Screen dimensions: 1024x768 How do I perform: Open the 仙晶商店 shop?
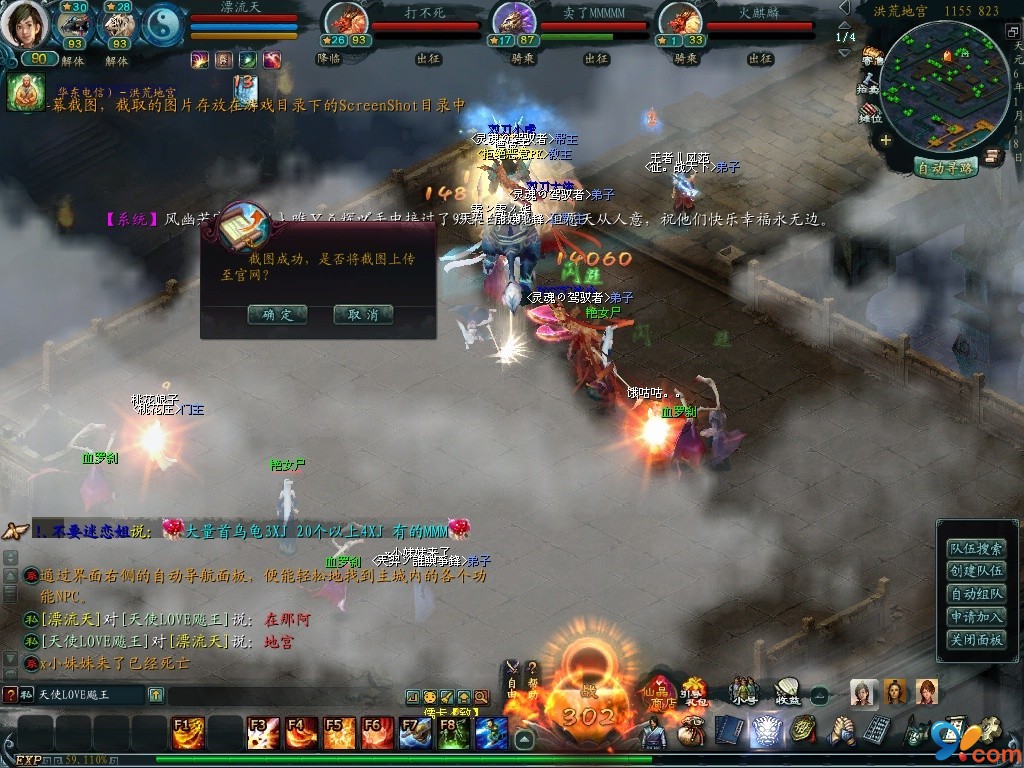point(660,691)
